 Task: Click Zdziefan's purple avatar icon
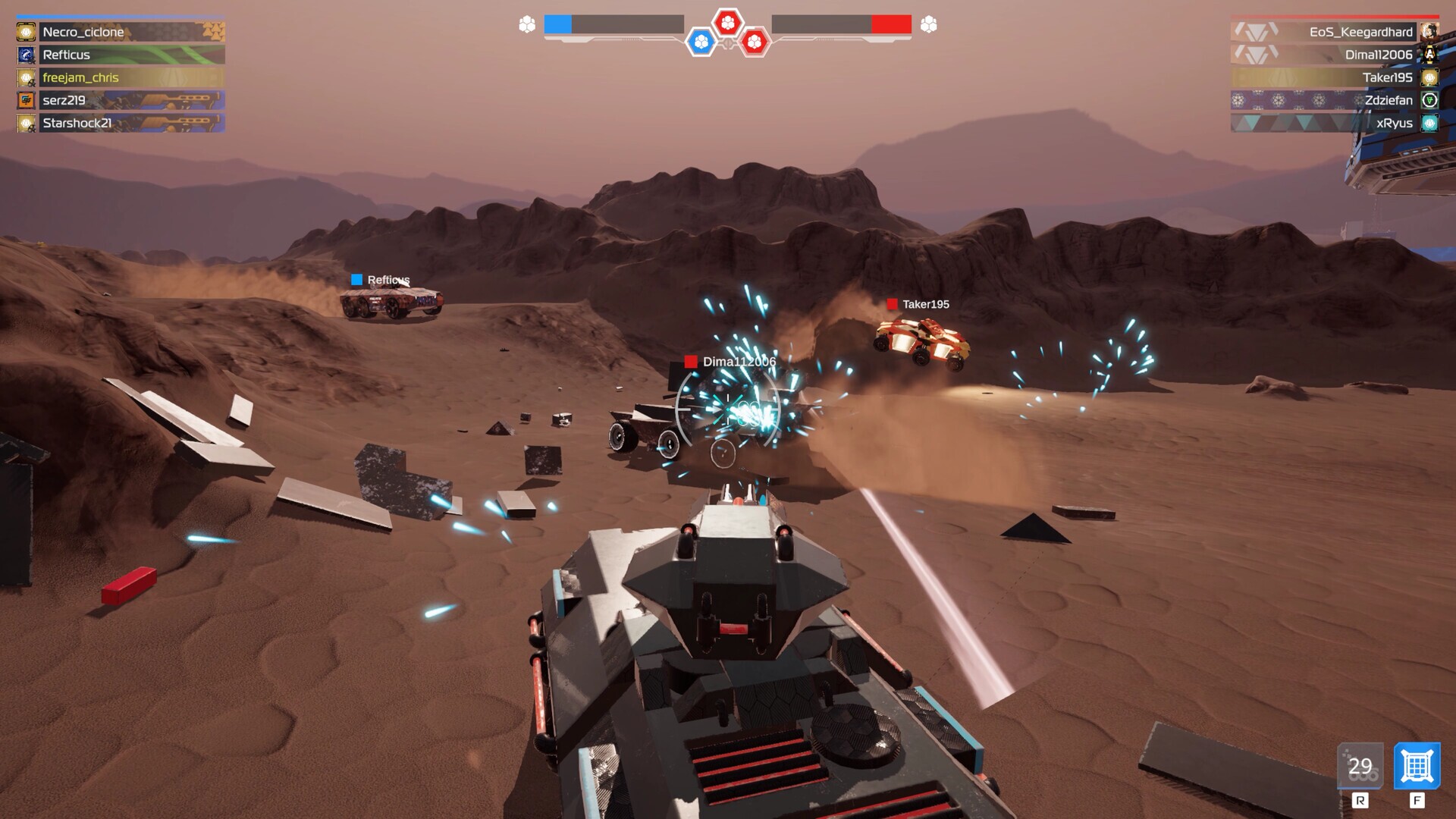point(1430,99)
